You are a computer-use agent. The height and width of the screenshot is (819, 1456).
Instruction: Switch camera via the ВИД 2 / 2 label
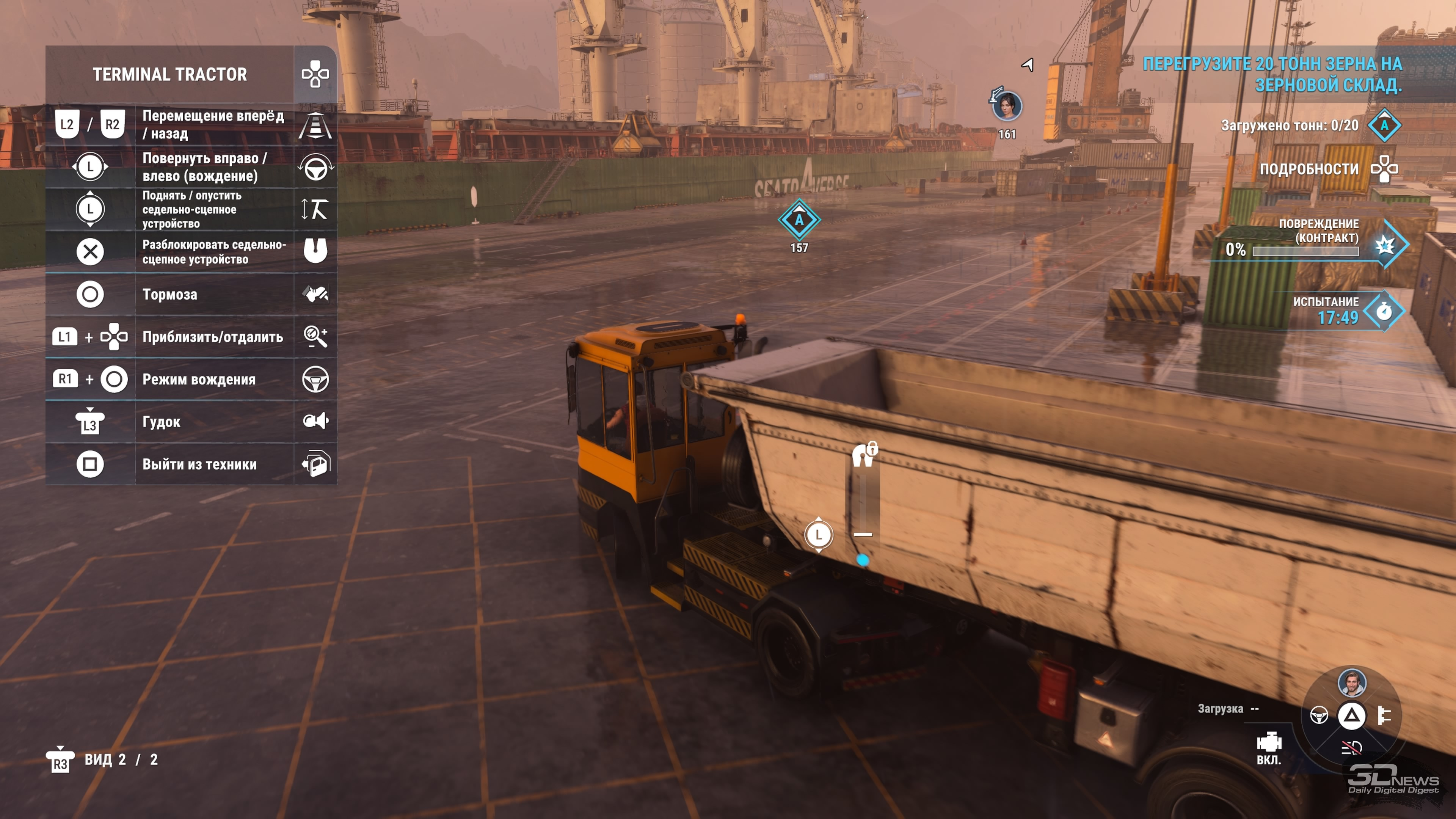(x=121, y=759)
